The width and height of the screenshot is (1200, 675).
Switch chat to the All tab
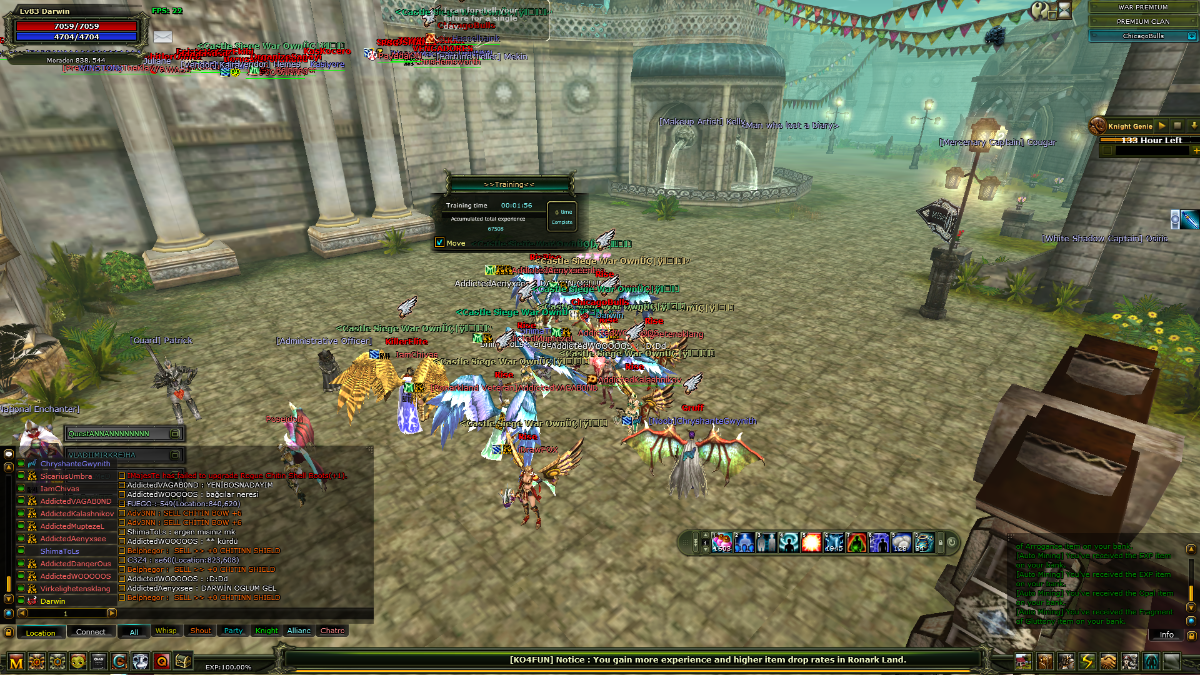133,631
